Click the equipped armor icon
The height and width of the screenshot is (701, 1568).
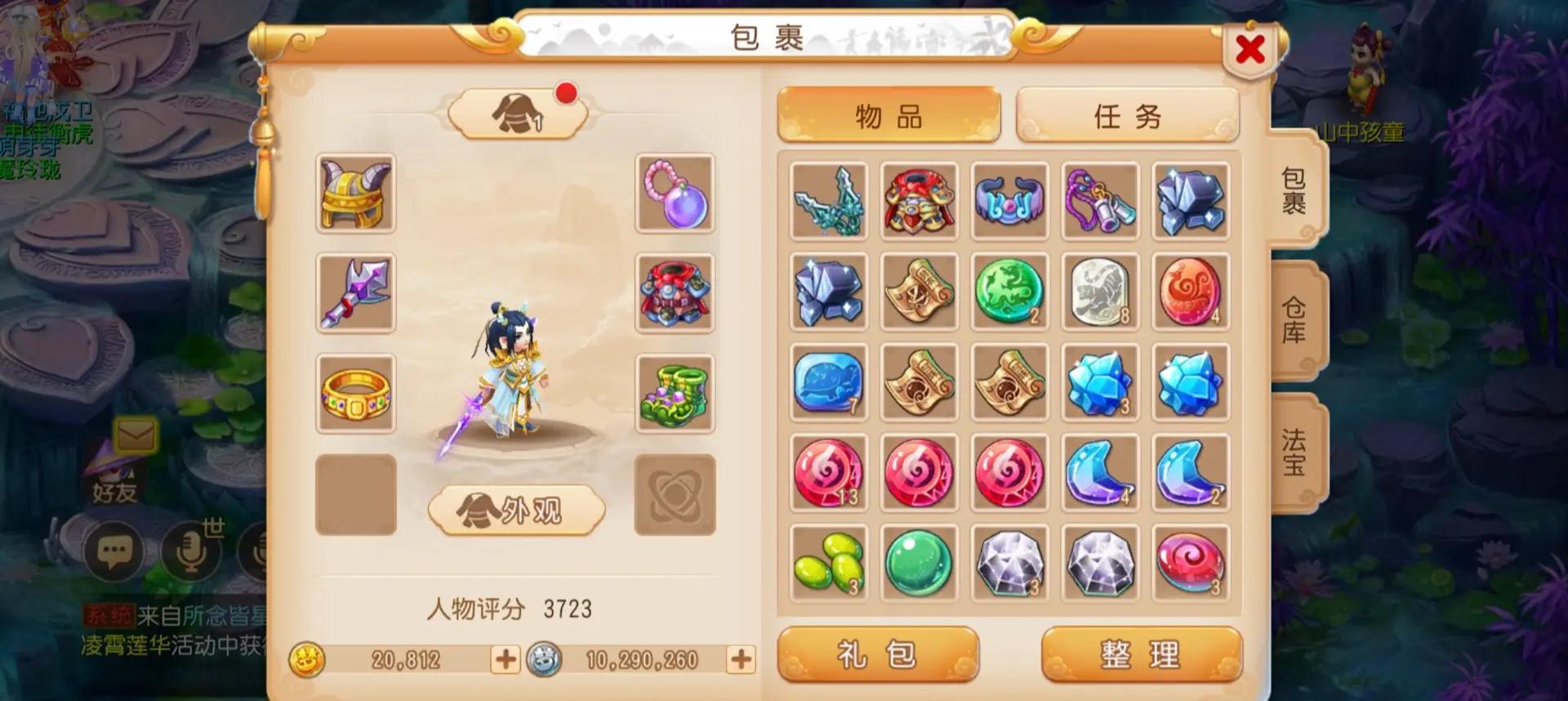pyautogui.click(x=675, y=296)
